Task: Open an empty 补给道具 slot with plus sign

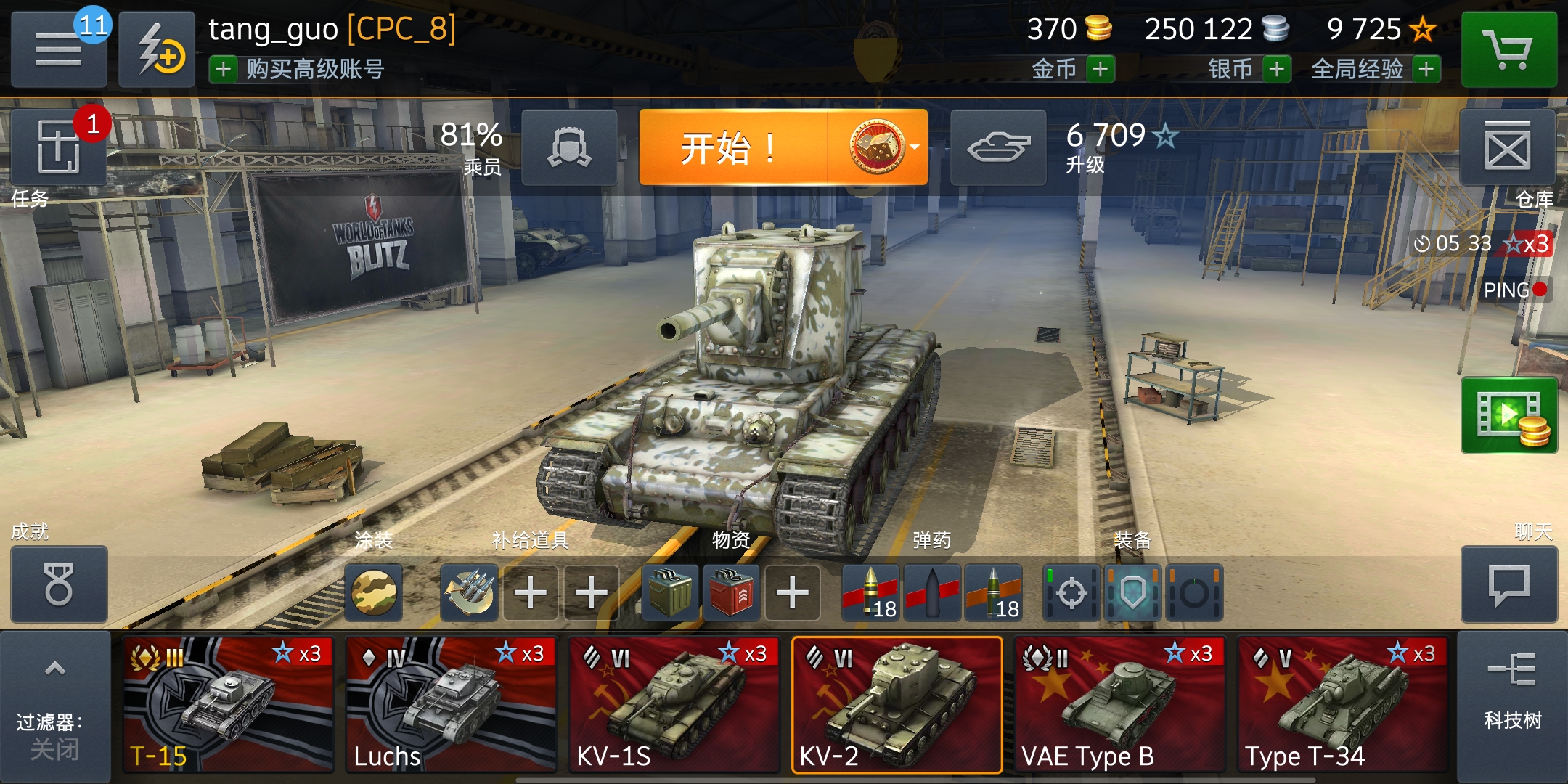Action: pos(530,593)
